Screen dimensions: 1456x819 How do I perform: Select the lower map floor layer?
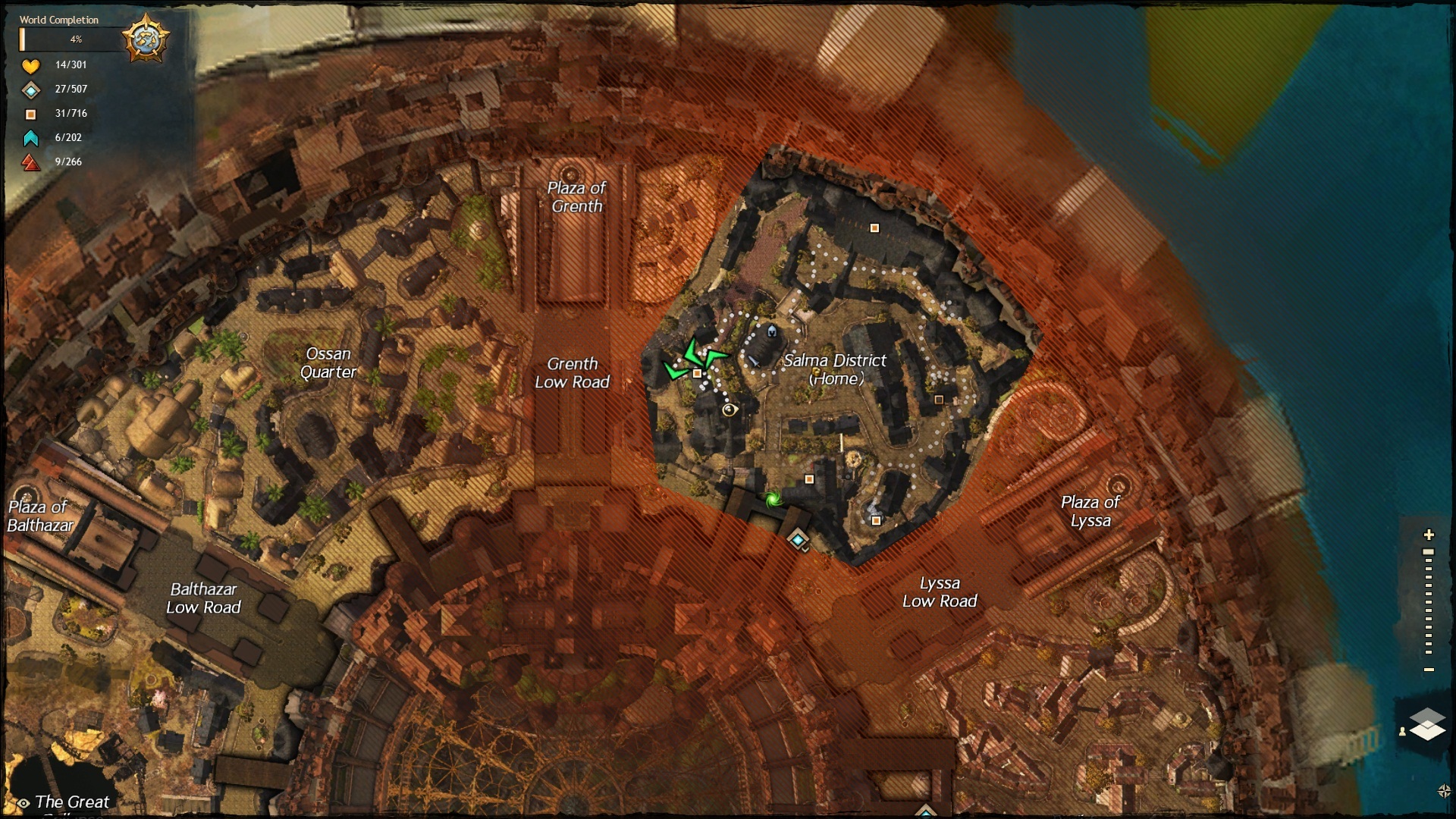pyautogui.click(x=1428, y=731)
